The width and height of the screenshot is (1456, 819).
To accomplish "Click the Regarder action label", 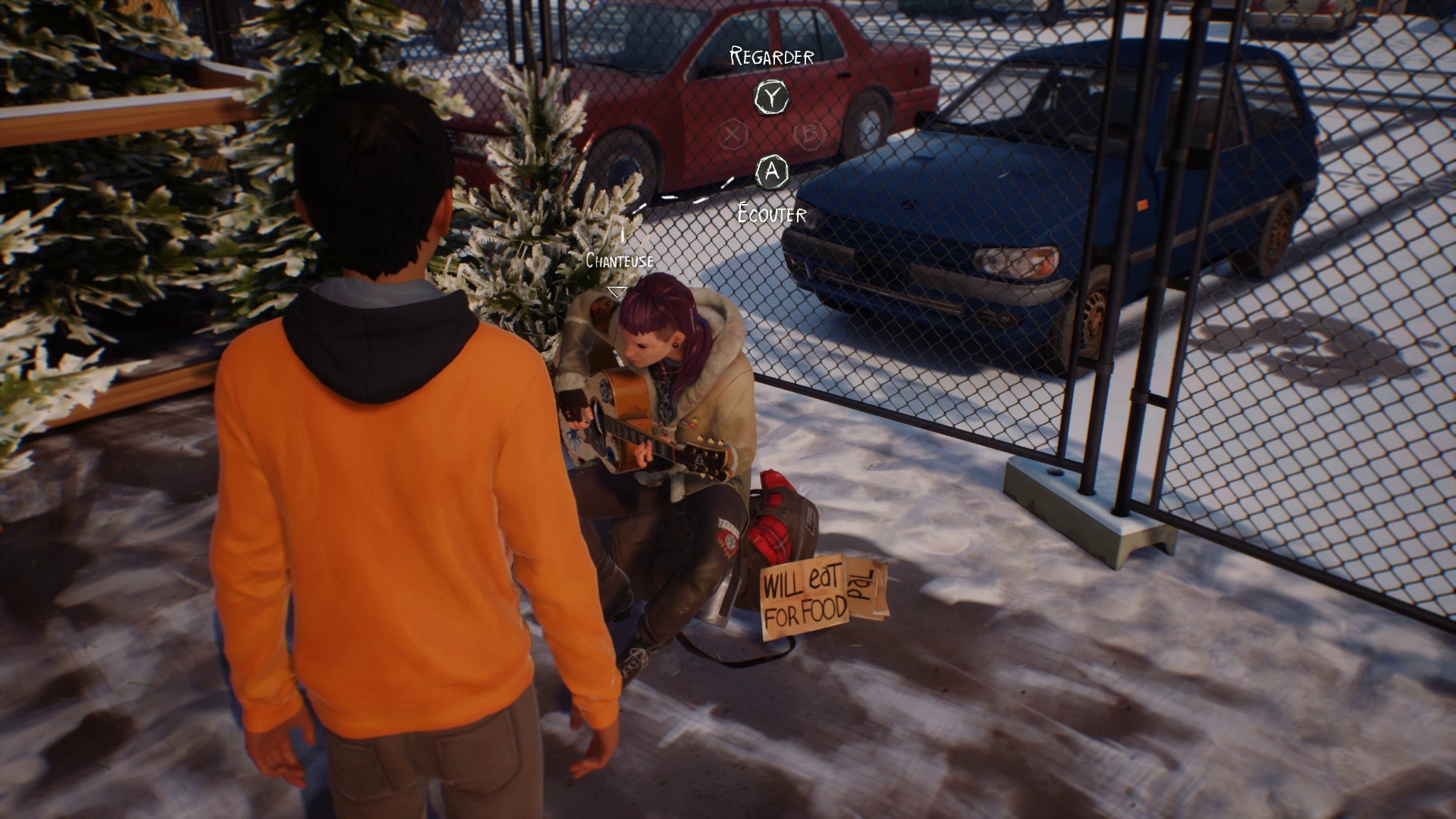I will pyautogui.click(x=770, y=55).
